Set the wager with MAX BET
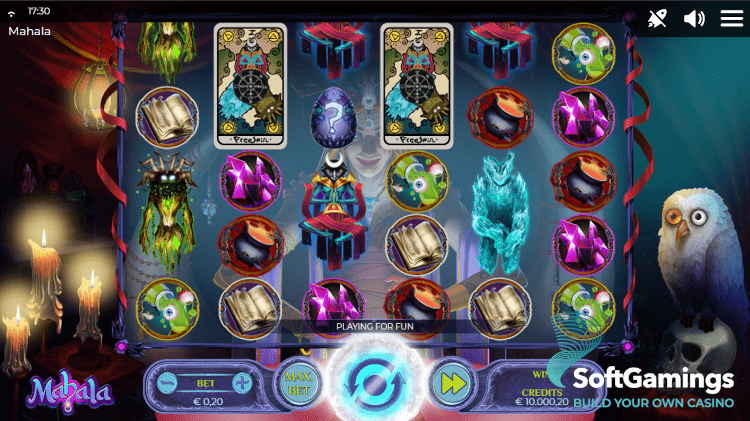The height and width of the screenshot is (421, 750). (x=299, y=382)
